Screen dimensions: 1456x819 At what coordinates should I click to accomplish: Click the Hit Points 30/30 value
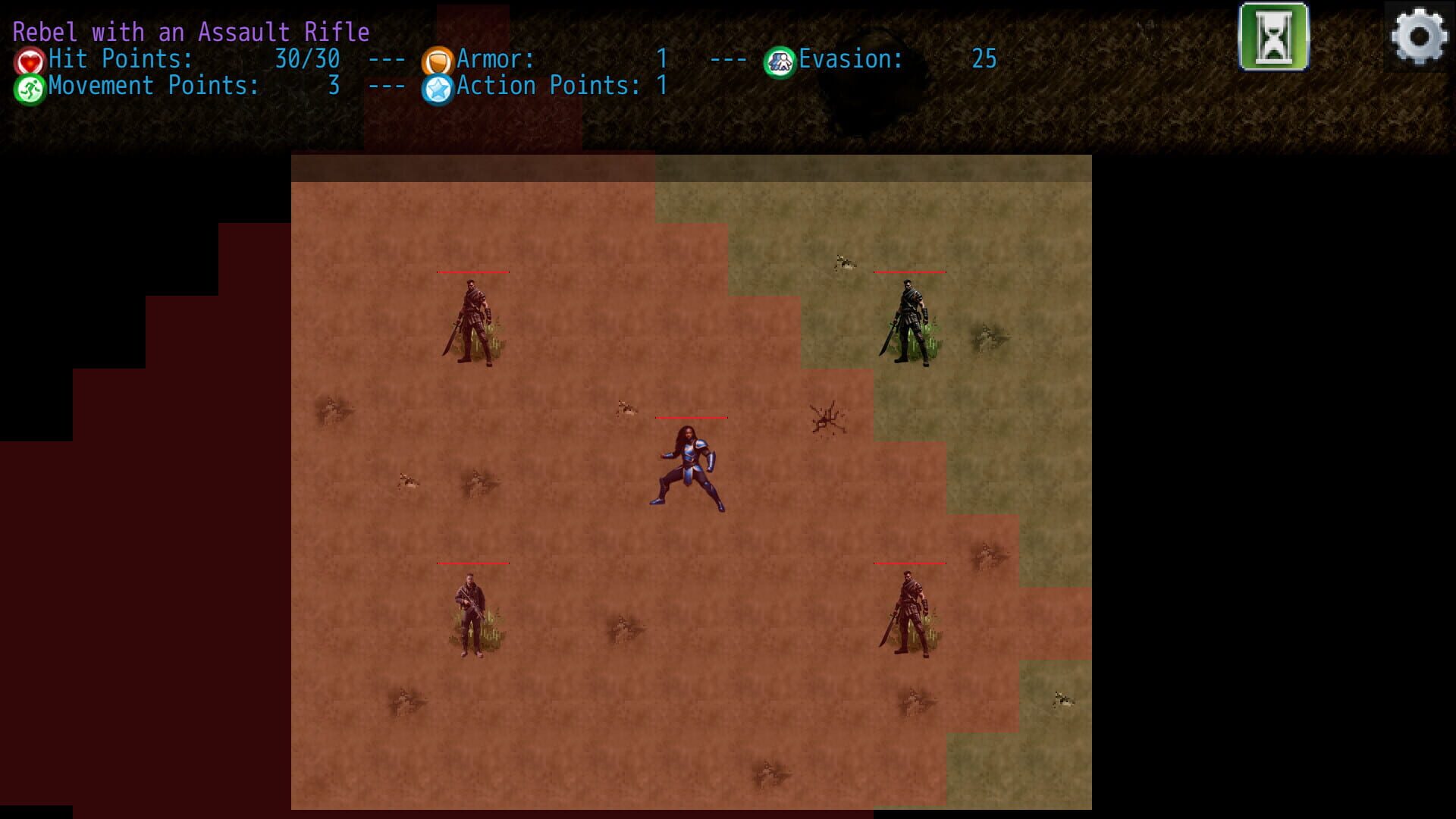point(306,58)
